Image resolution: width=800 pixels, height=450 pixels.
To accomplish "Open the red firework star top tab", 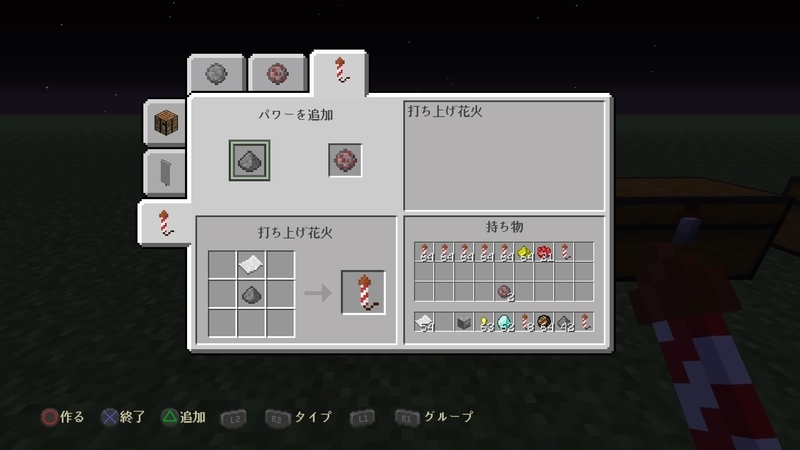I will coord(276,73).
